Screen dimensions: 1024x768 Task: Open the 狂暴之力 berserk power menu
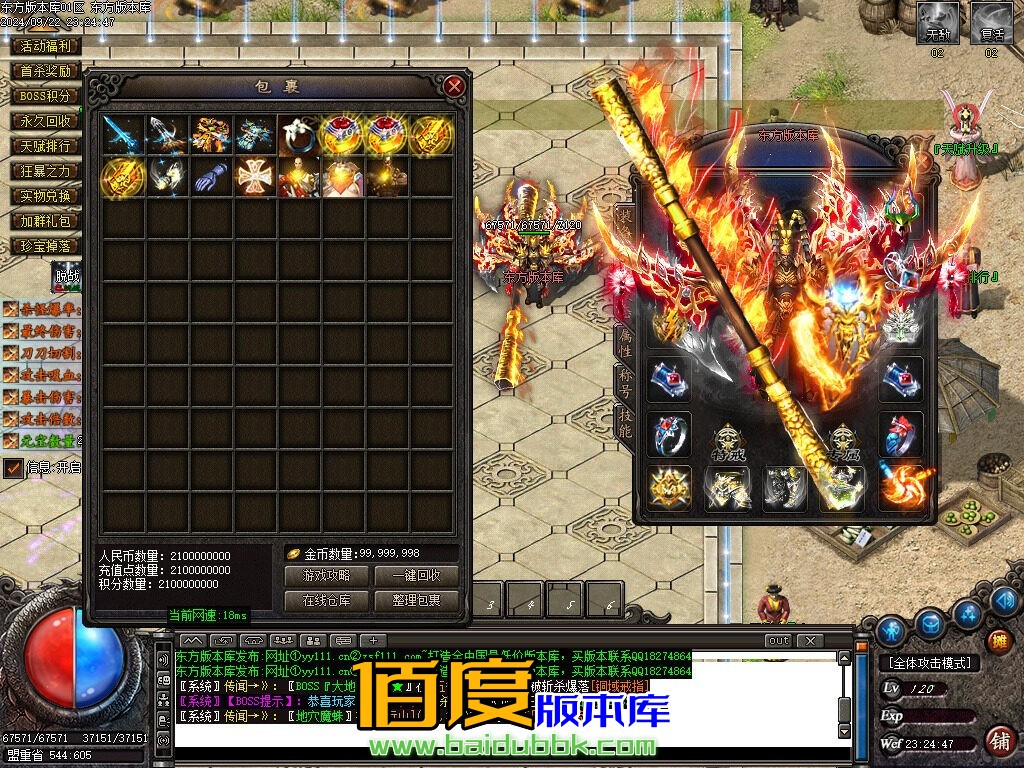(x=46, y=171)
